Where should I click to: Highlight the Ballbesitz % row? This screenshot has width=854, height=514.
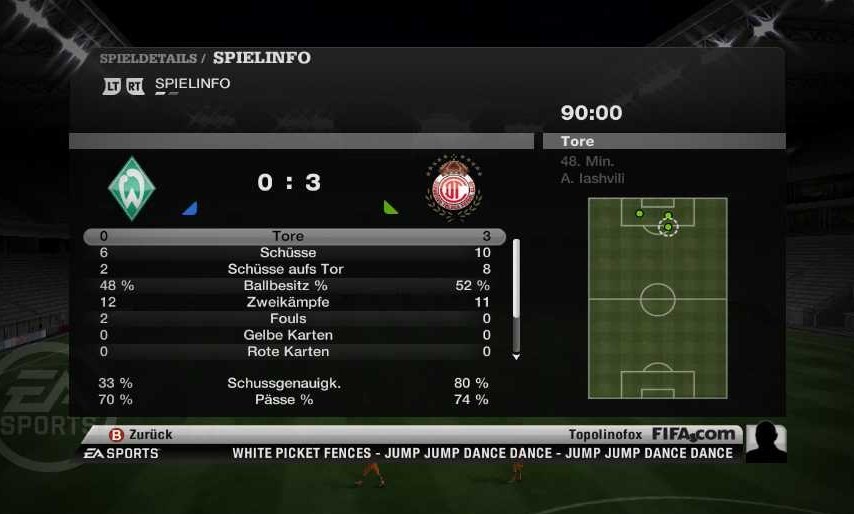click(x=286, y=285)
